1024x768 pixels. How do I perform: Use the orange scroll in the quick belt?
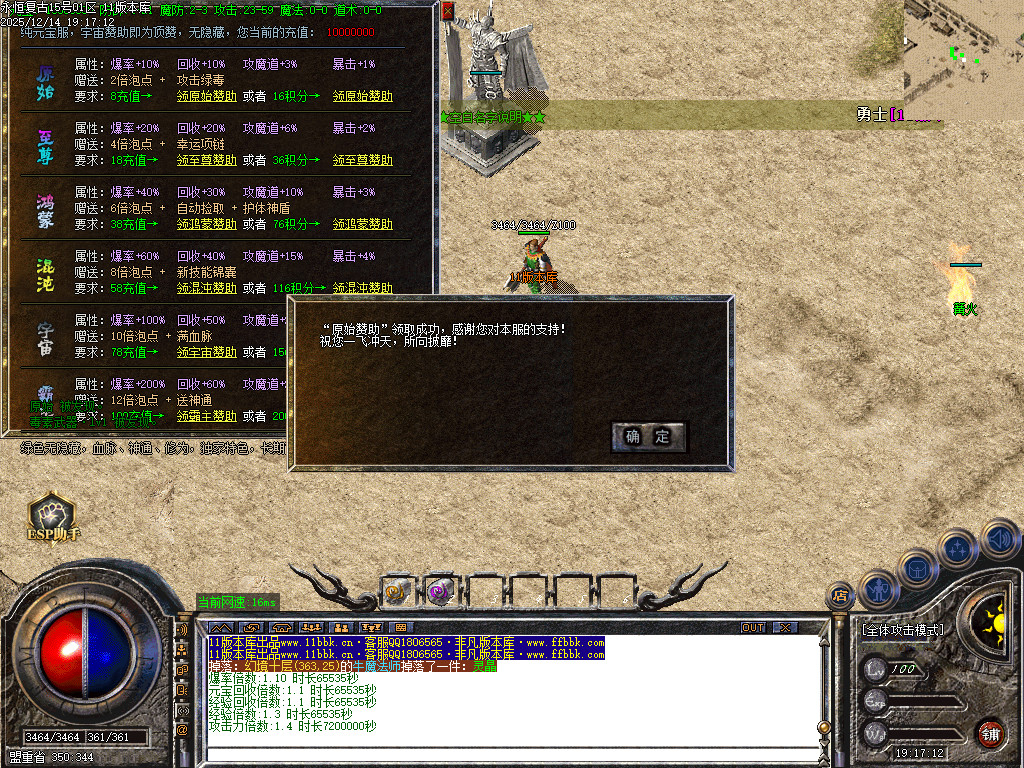pos(397,592)
